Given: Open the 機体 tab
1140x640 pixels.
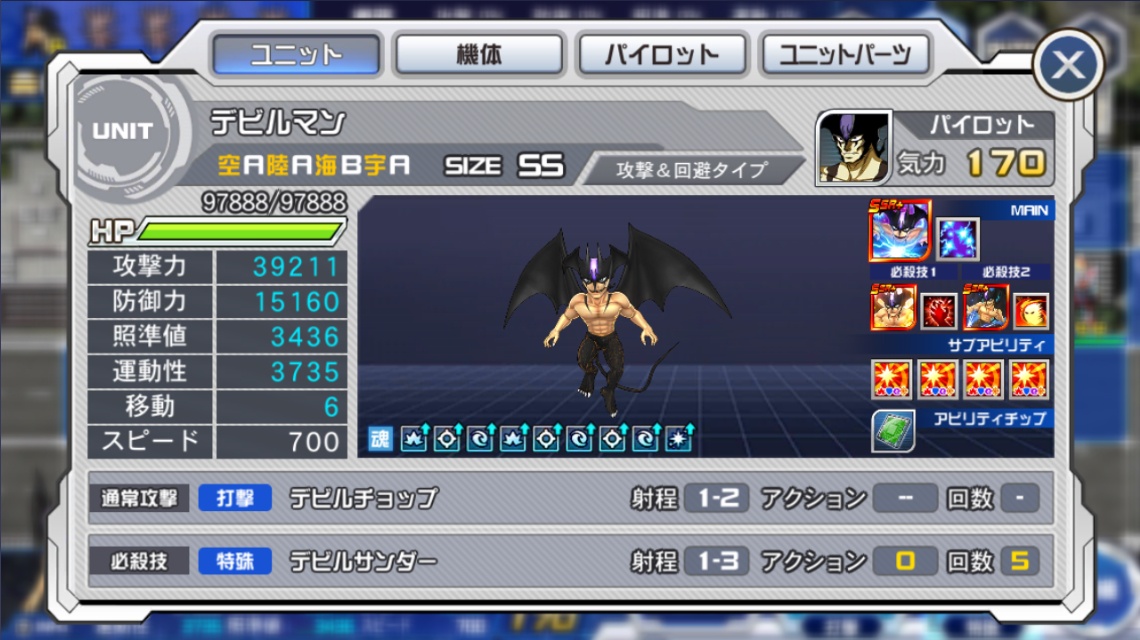Looking at the screenshot, I should coord(479,54).
